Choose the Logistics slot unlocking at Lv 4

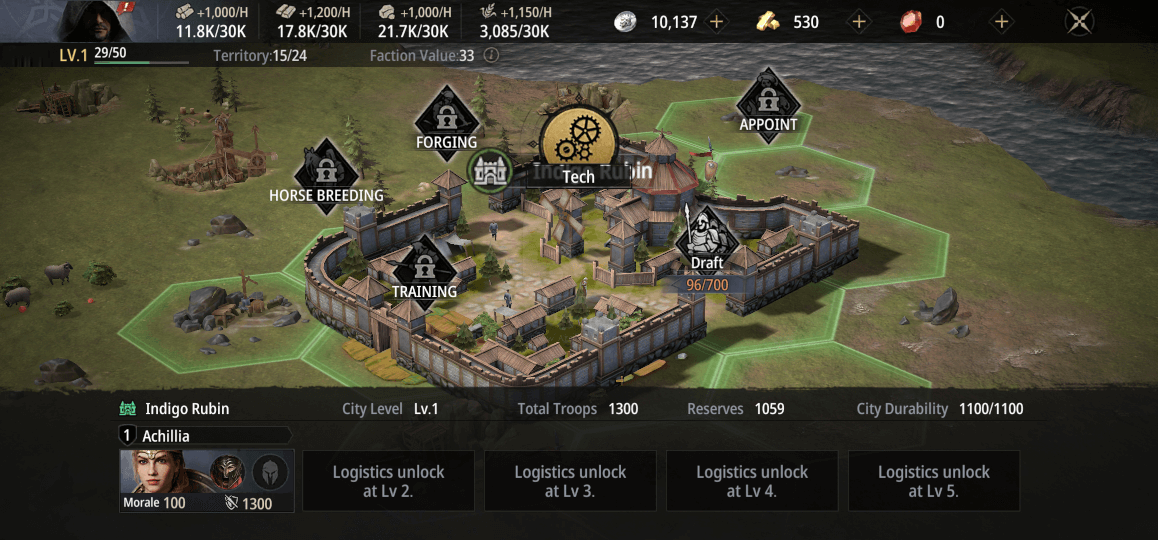[752, 481]
